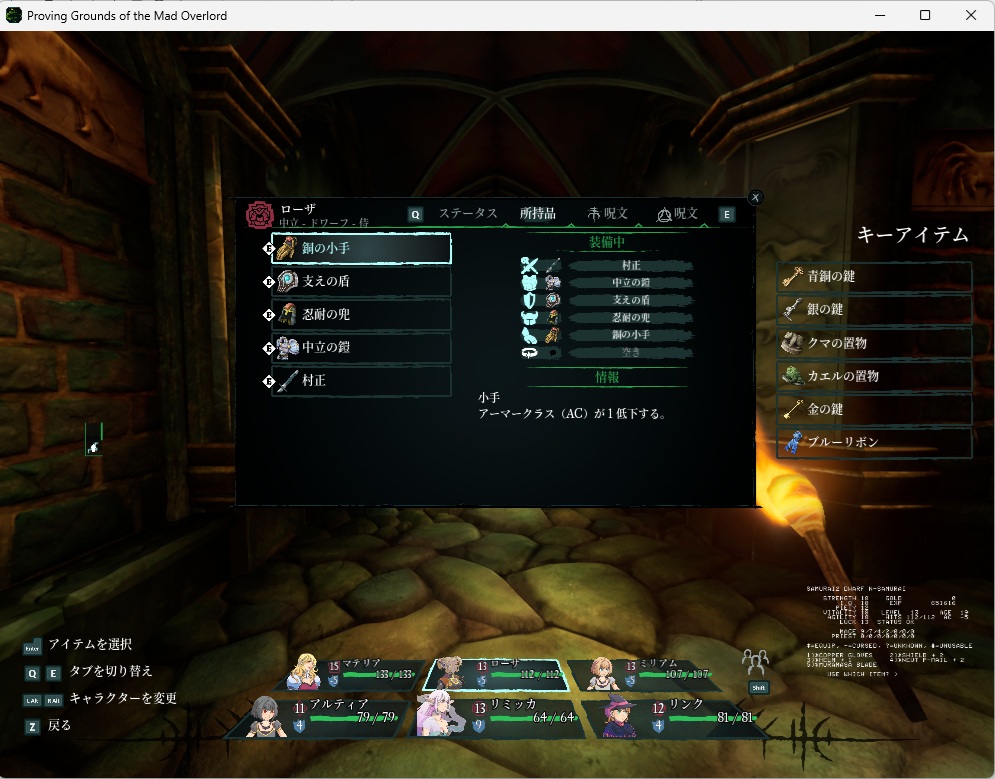Image resolution: width=995 pixels, height=779 pixels.
Task: Select the クマの置物 bear statue
Action: tap(874, 343)
